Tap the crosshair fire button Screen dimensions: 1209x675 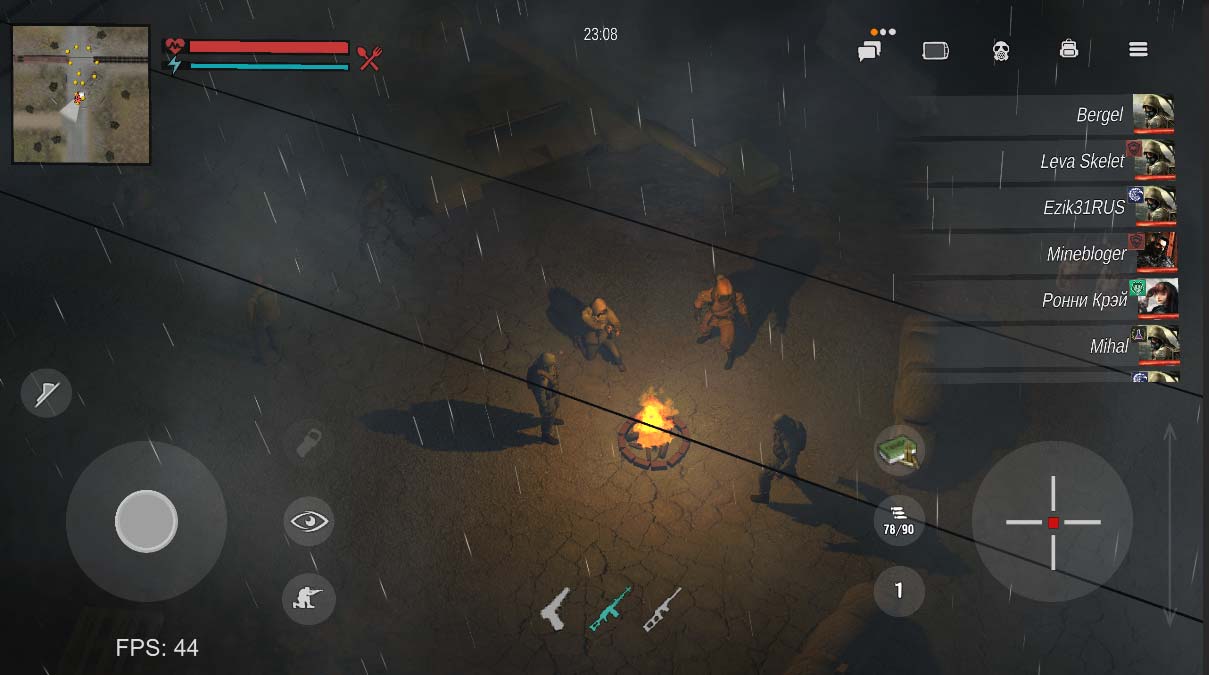pos(1052,522)
